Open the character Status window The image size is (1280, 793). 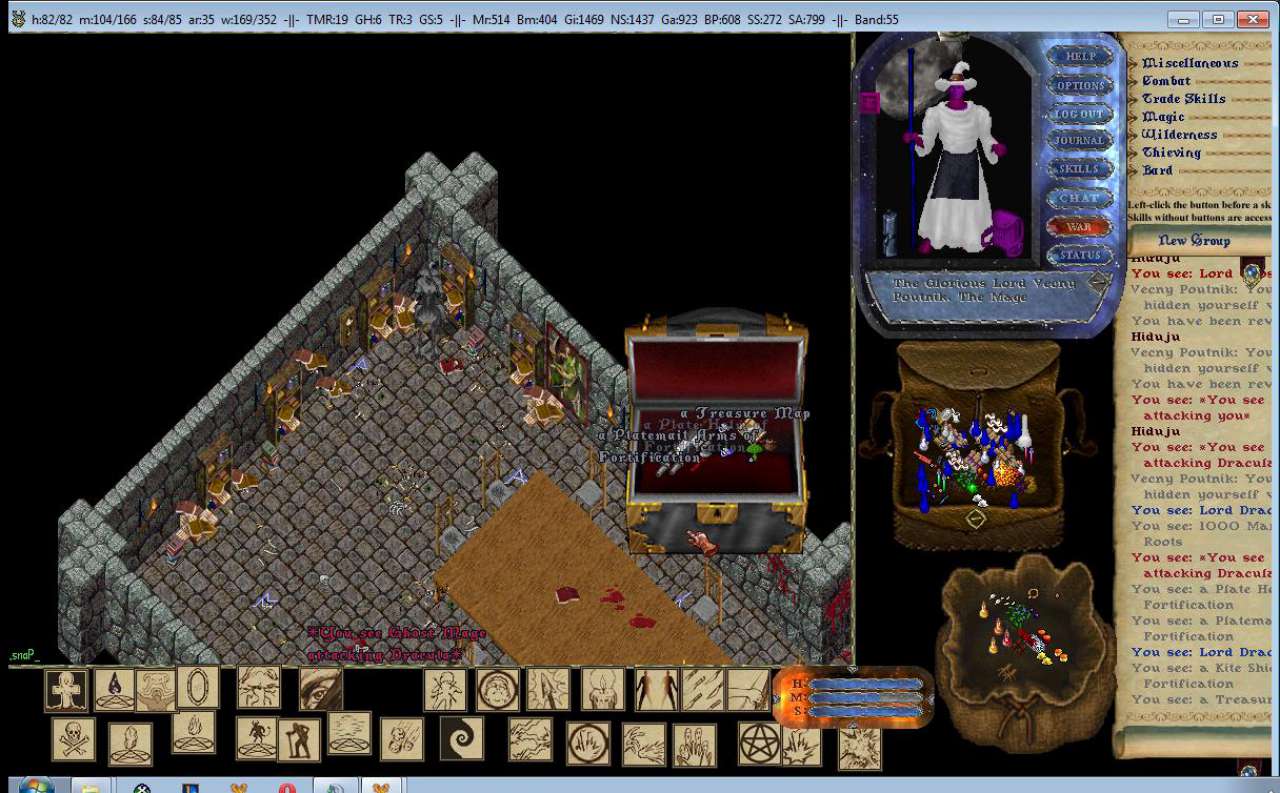(1080, 255)
